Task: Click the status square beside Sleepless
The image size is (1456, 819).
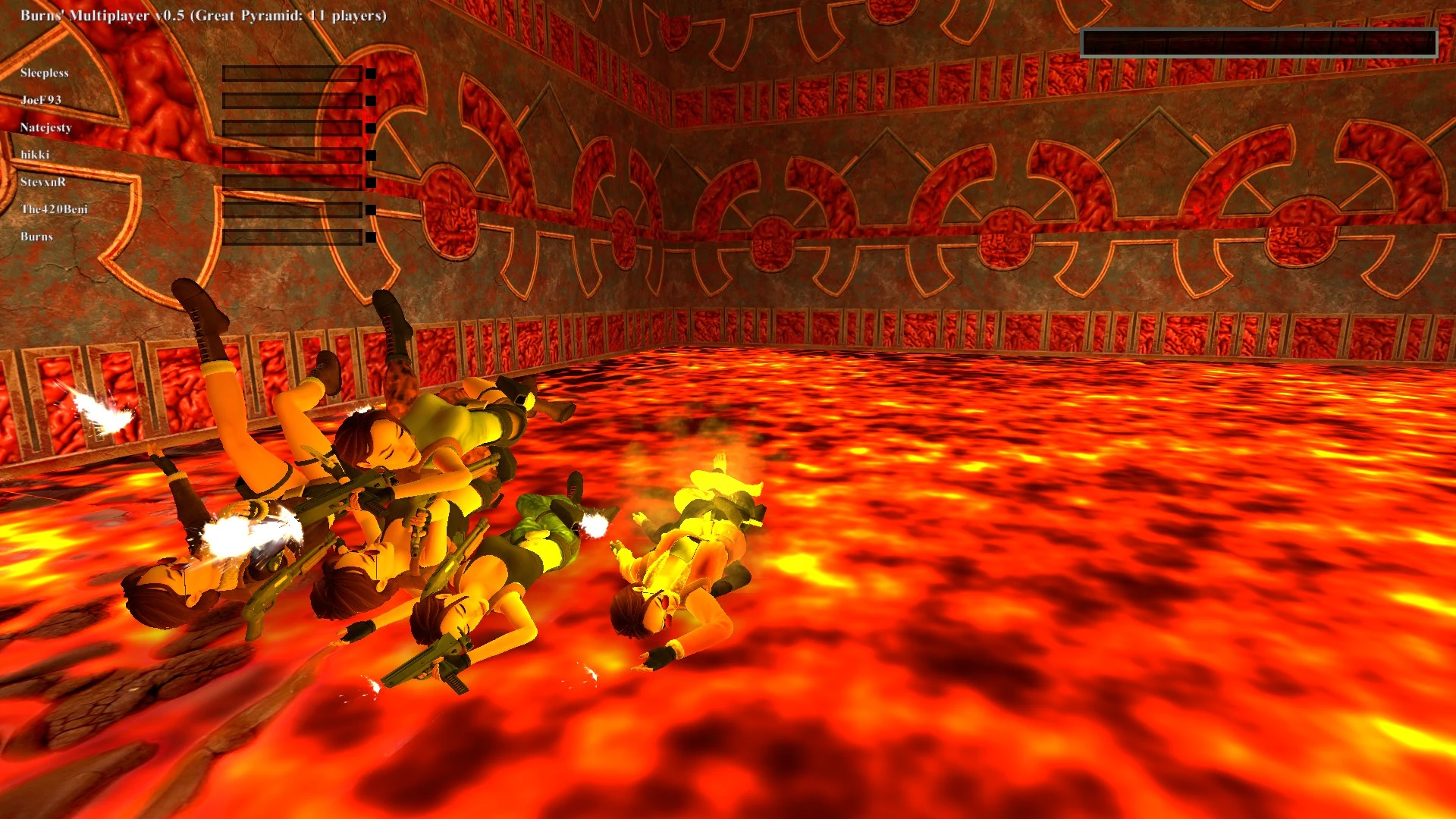Action: (x=369, y=72)
